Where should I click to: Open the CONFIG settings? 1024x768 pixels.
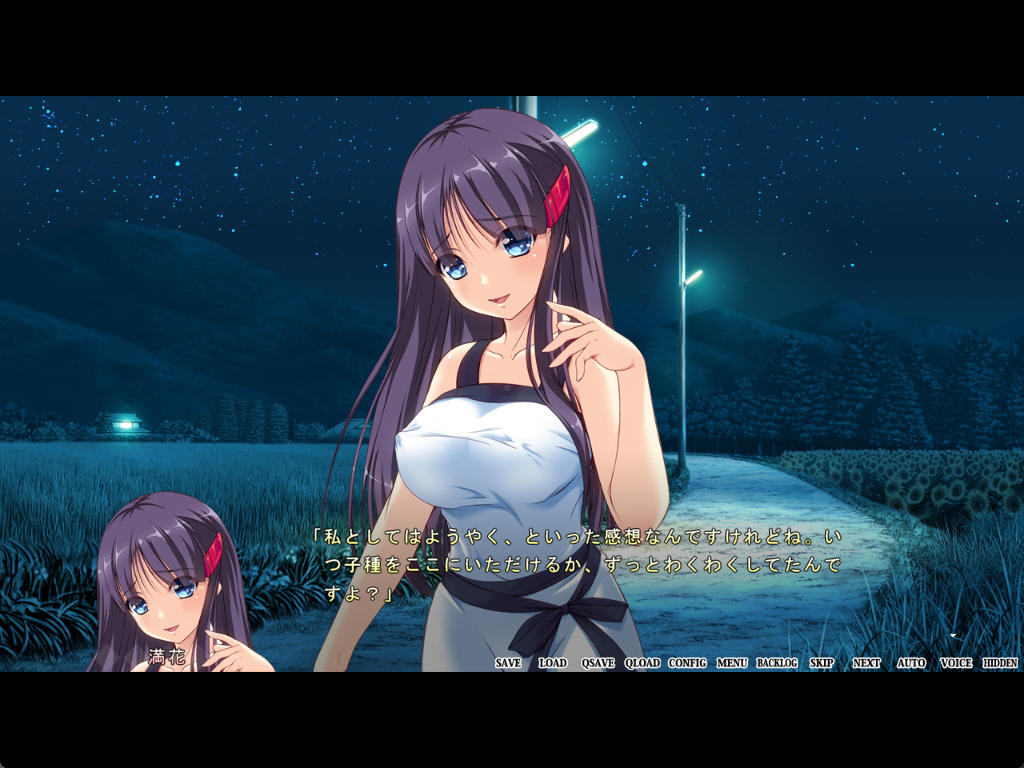pos(687,663)
